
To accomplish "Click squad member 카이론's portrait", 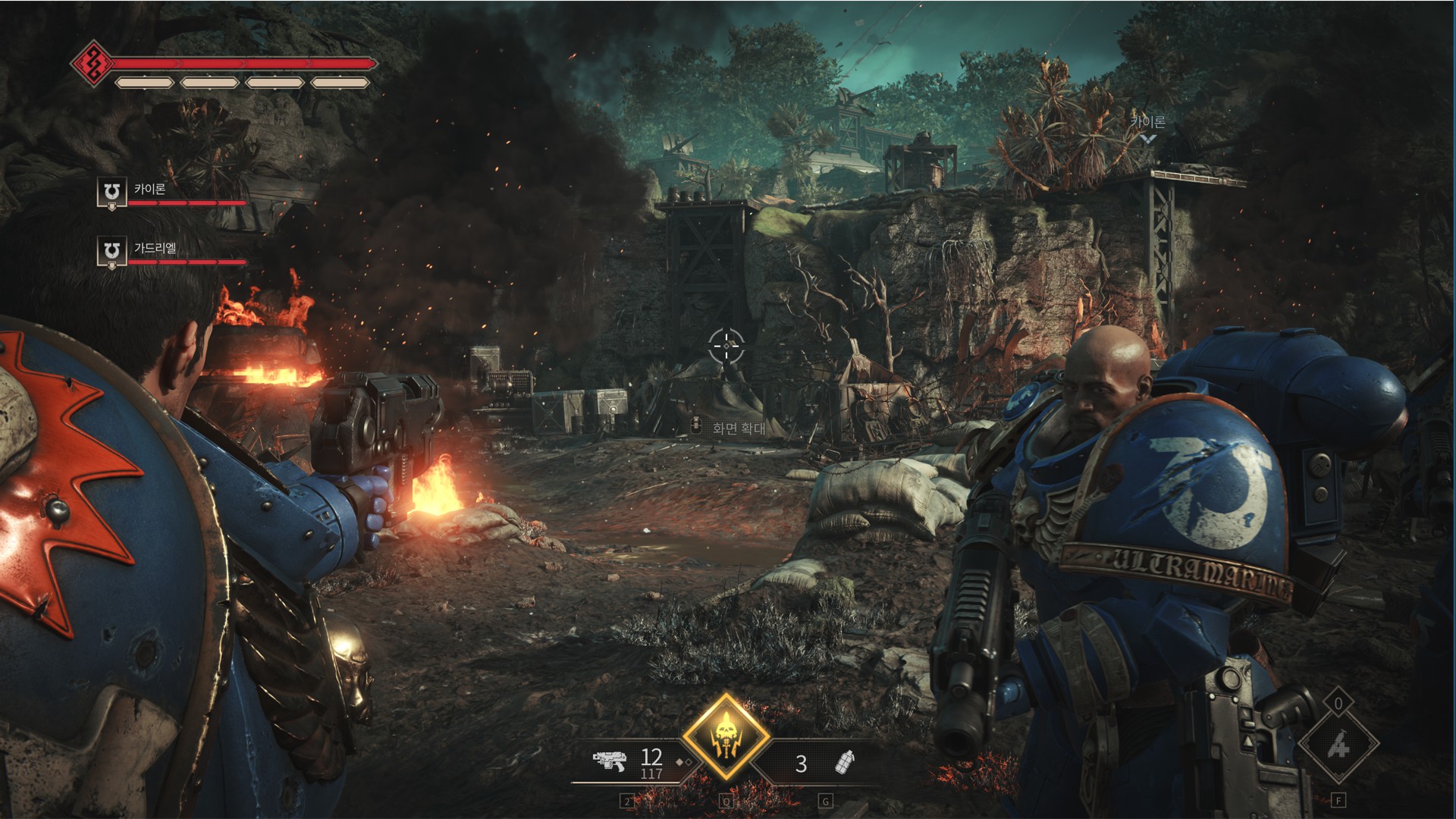I will [111, 192].
